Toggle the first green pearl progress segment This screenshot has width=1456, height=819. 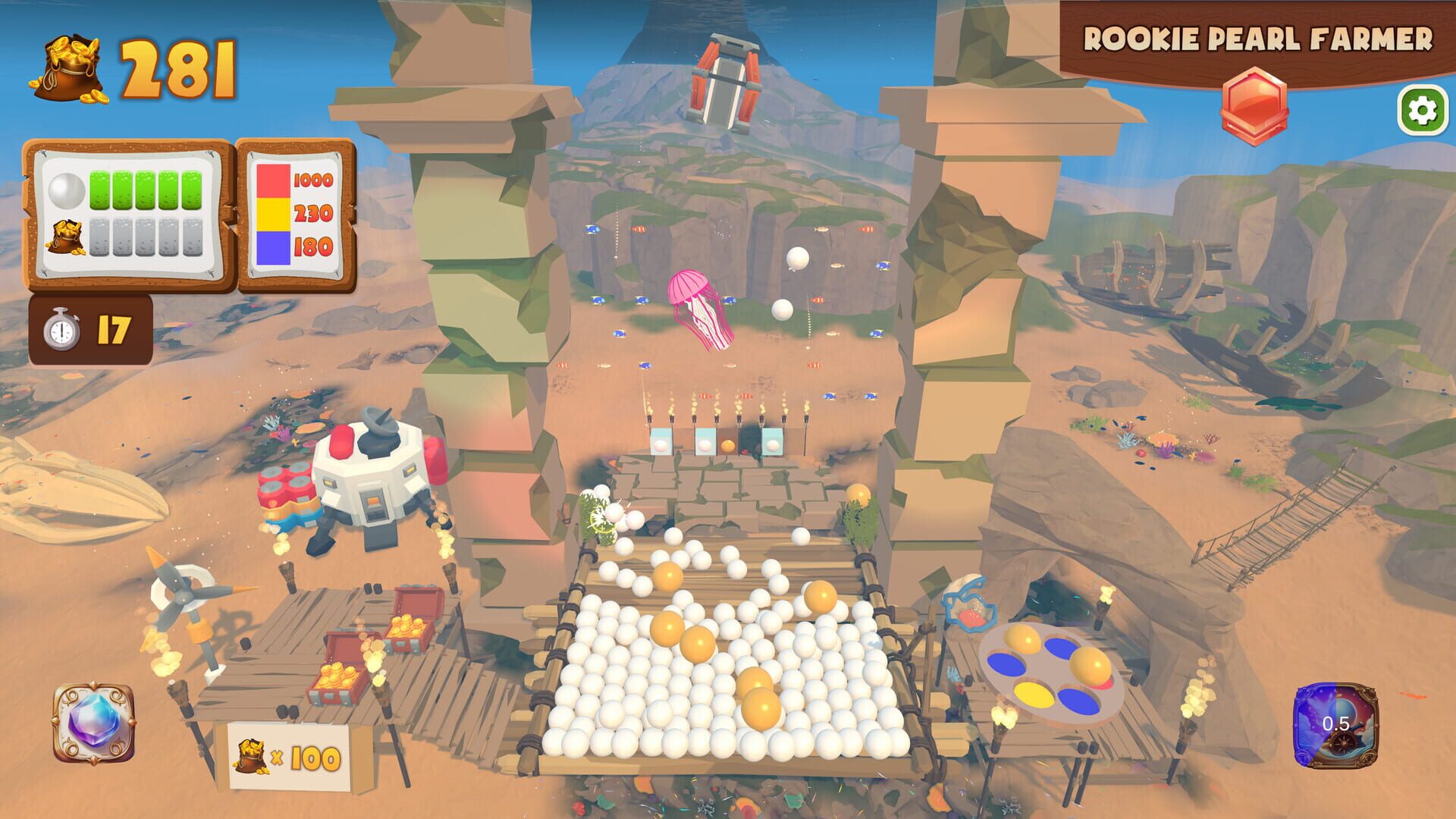pos(99,190)
